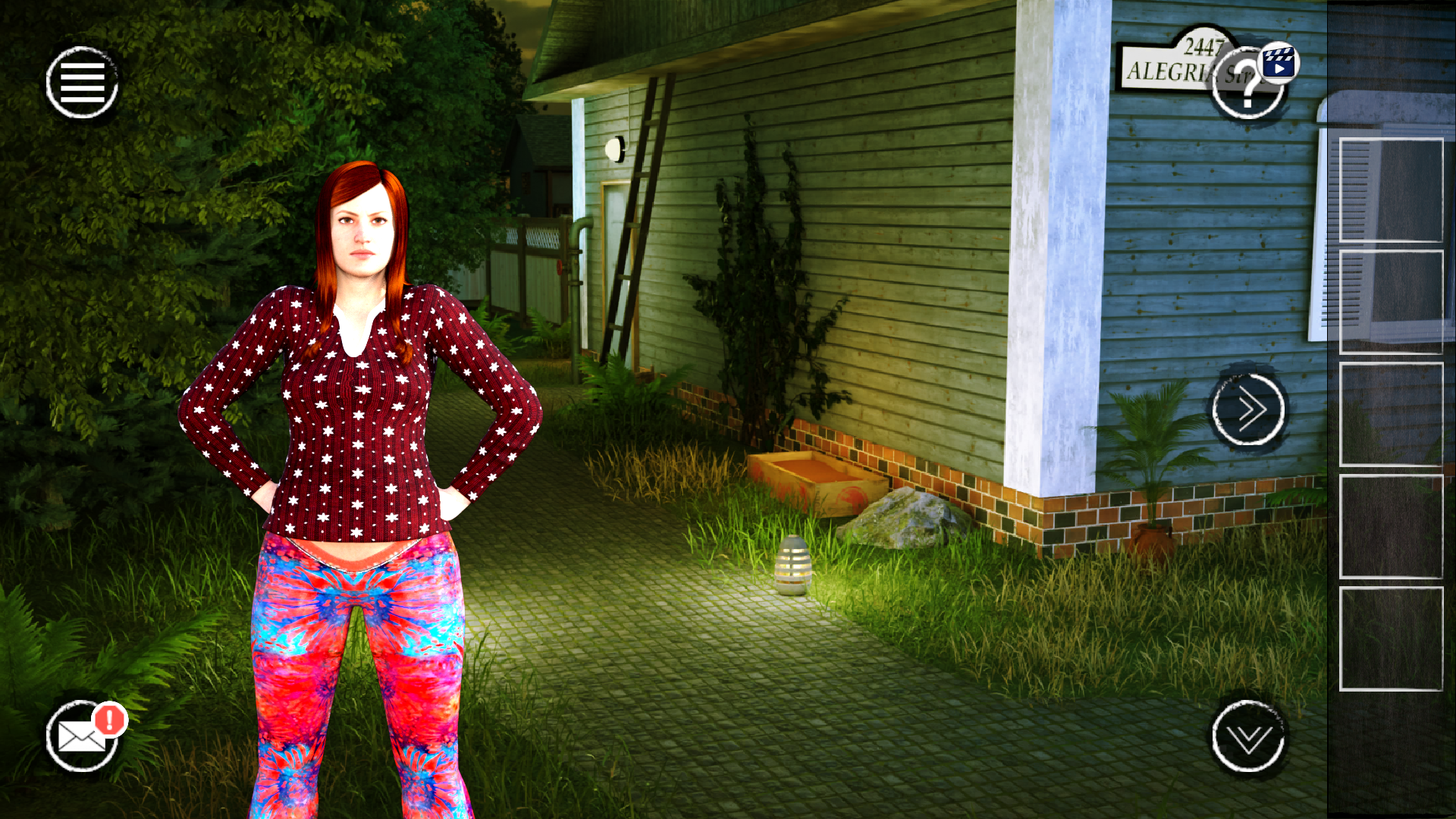This screenshot has width=1456, height=819.
Task: Move the view down with the double chevron
Action: pos(1250,736)
